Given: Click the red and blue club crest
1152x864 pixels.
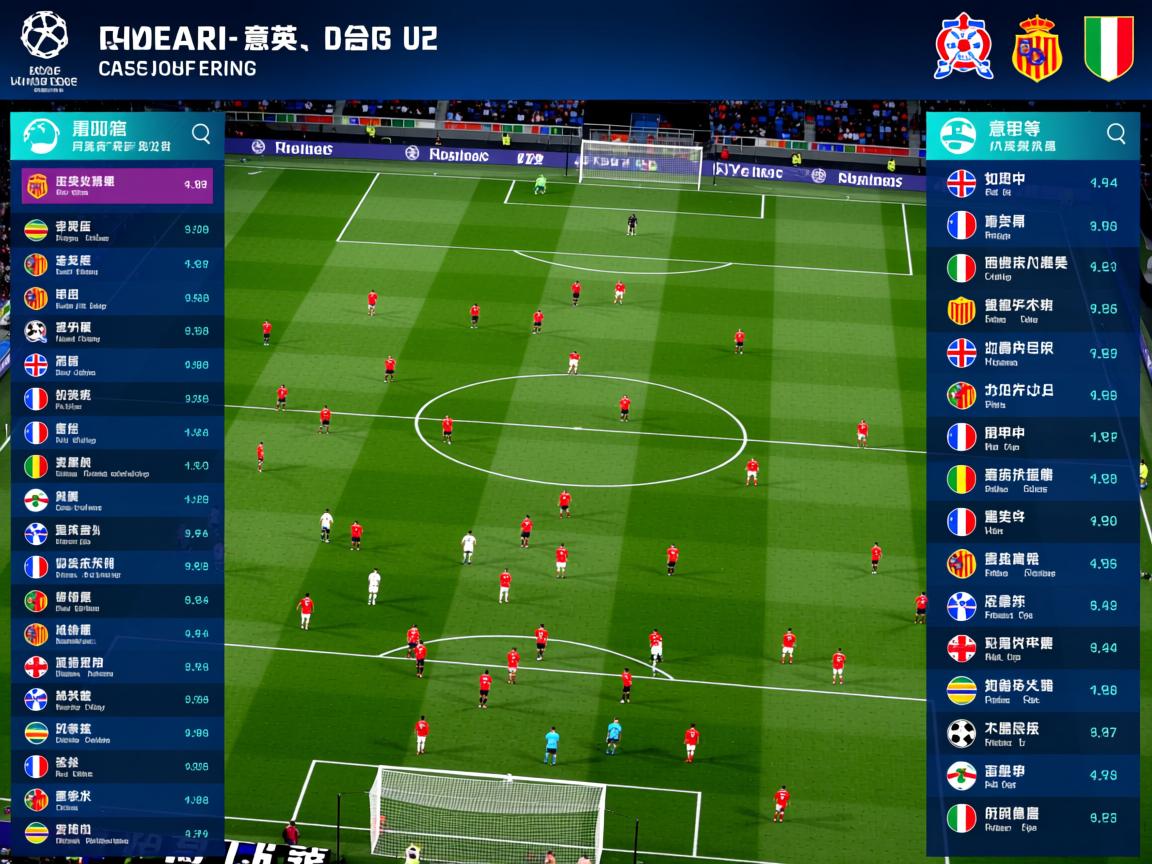Looking at the screenshot, I should tap(963, 46).
